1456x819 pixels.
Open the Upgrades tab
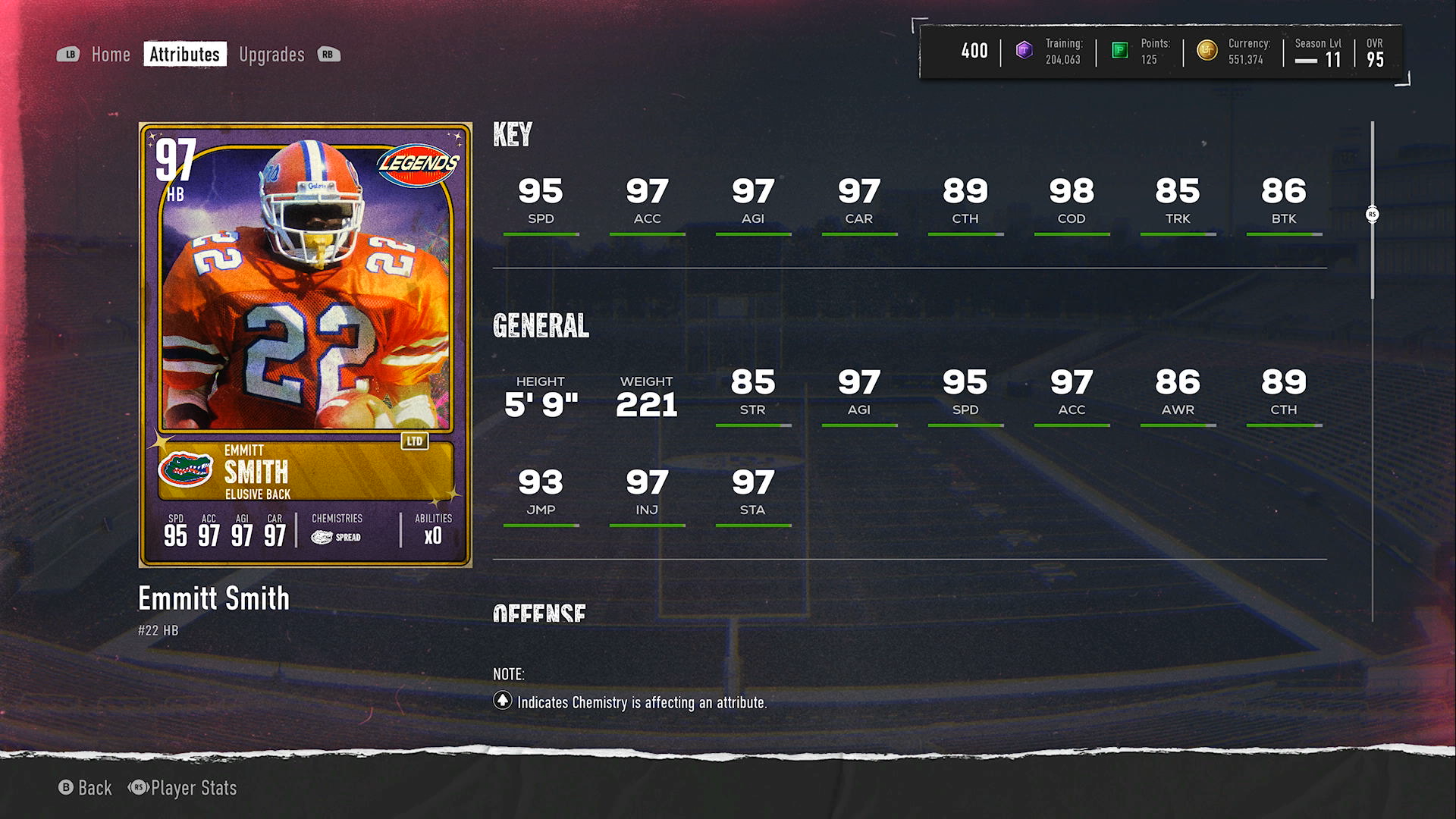[271, 54]
